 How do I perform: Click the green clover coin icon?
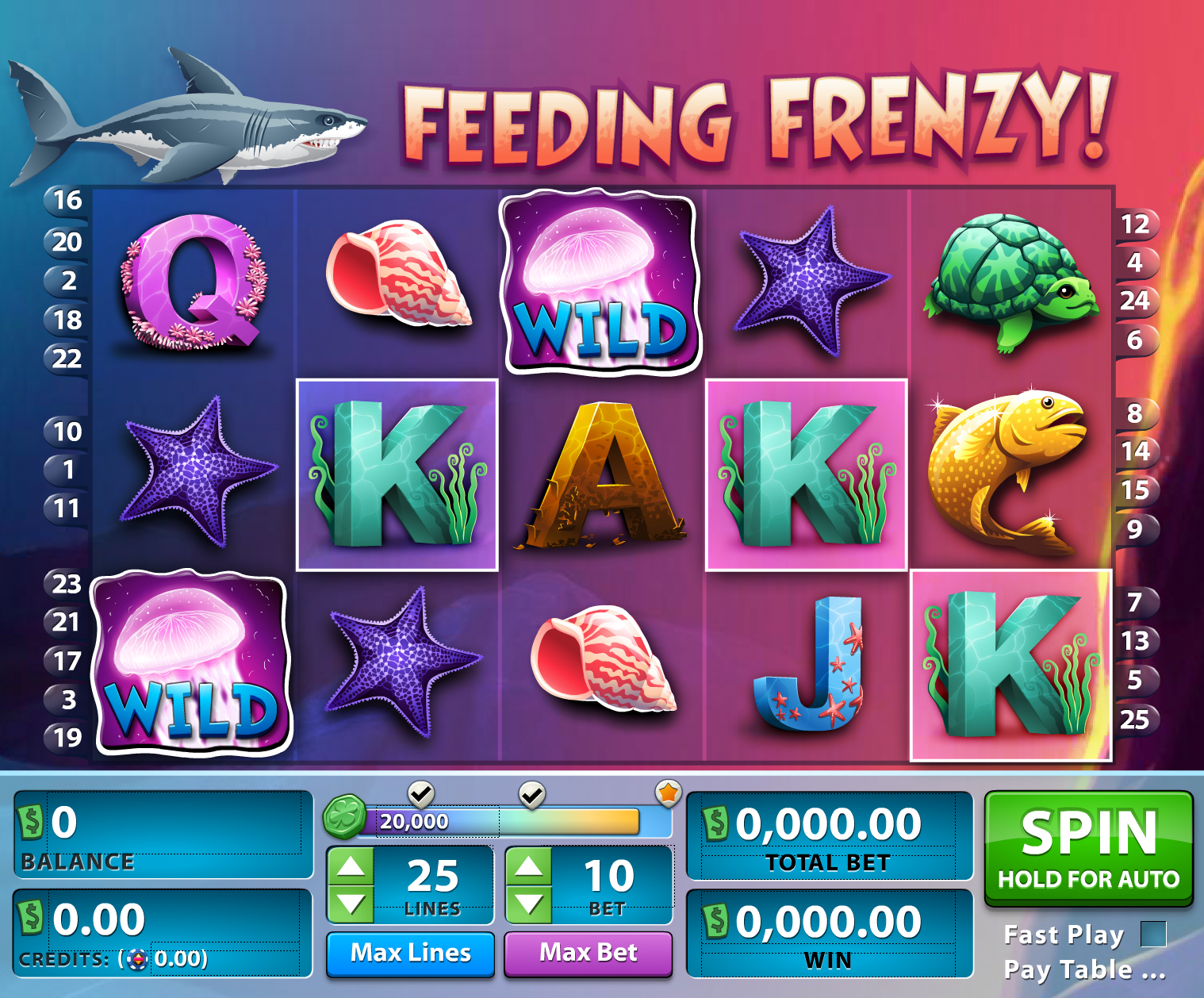tap(344, 817)
